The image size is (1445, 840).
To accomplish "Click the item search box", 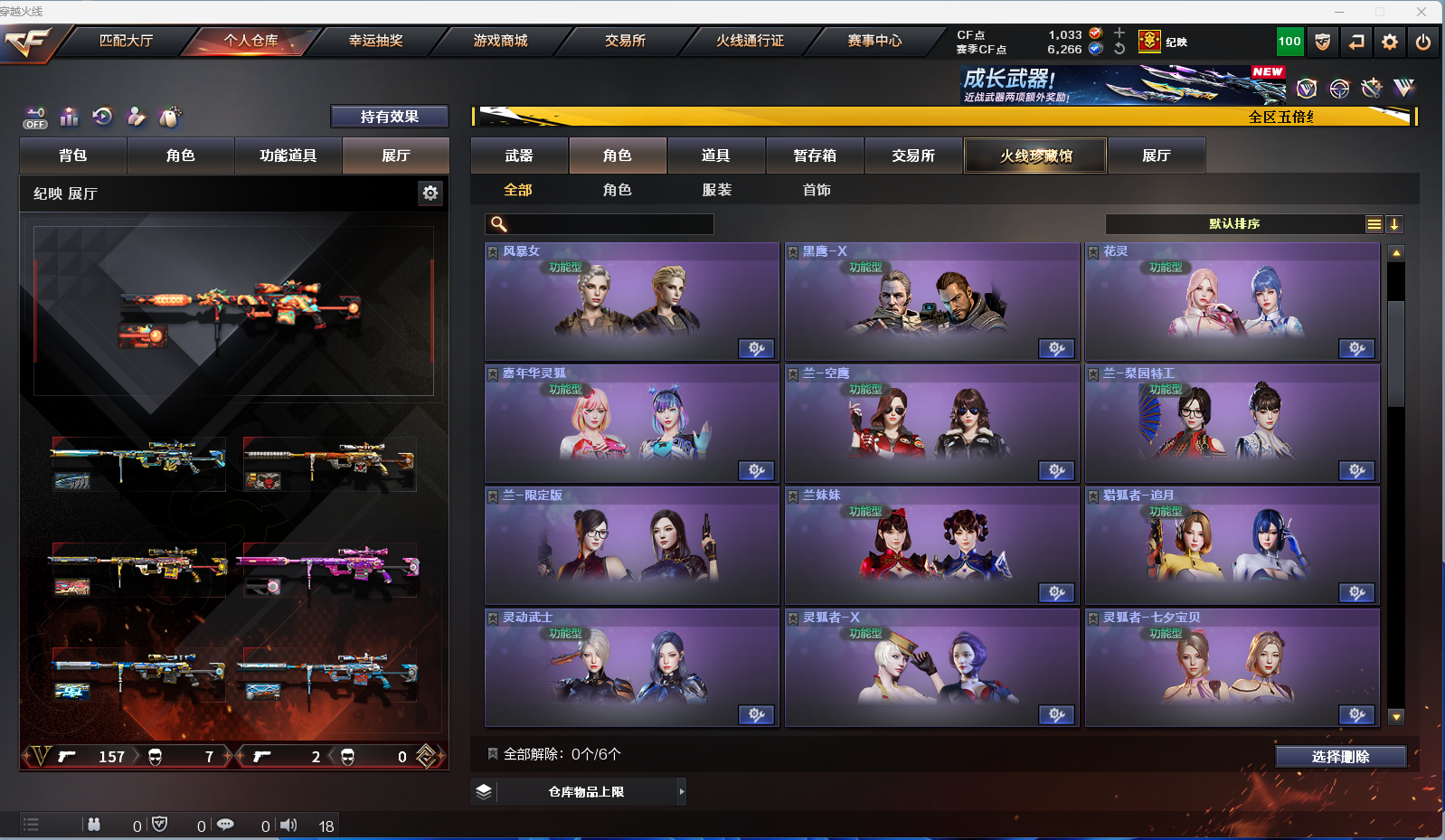I will [x=608, y=224].
